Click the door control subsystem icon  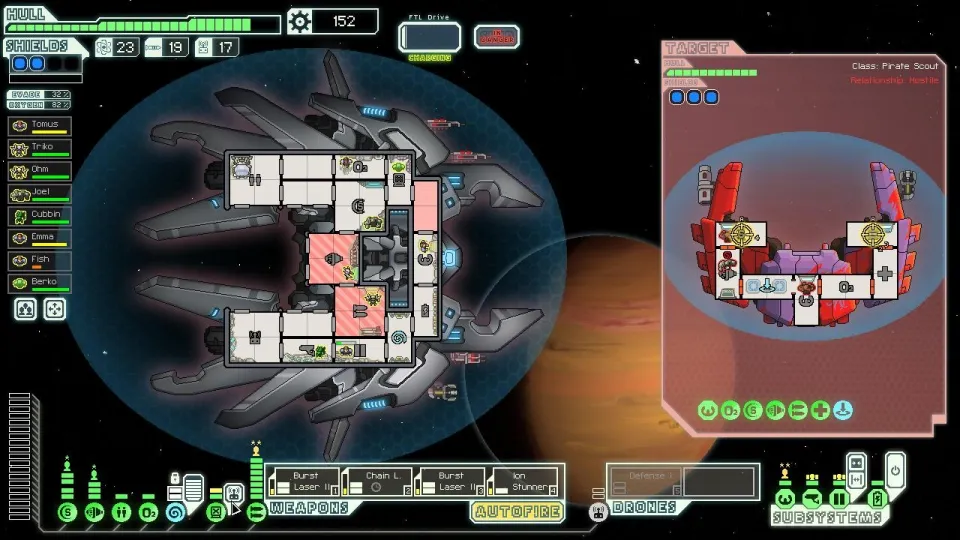[839, 499]
